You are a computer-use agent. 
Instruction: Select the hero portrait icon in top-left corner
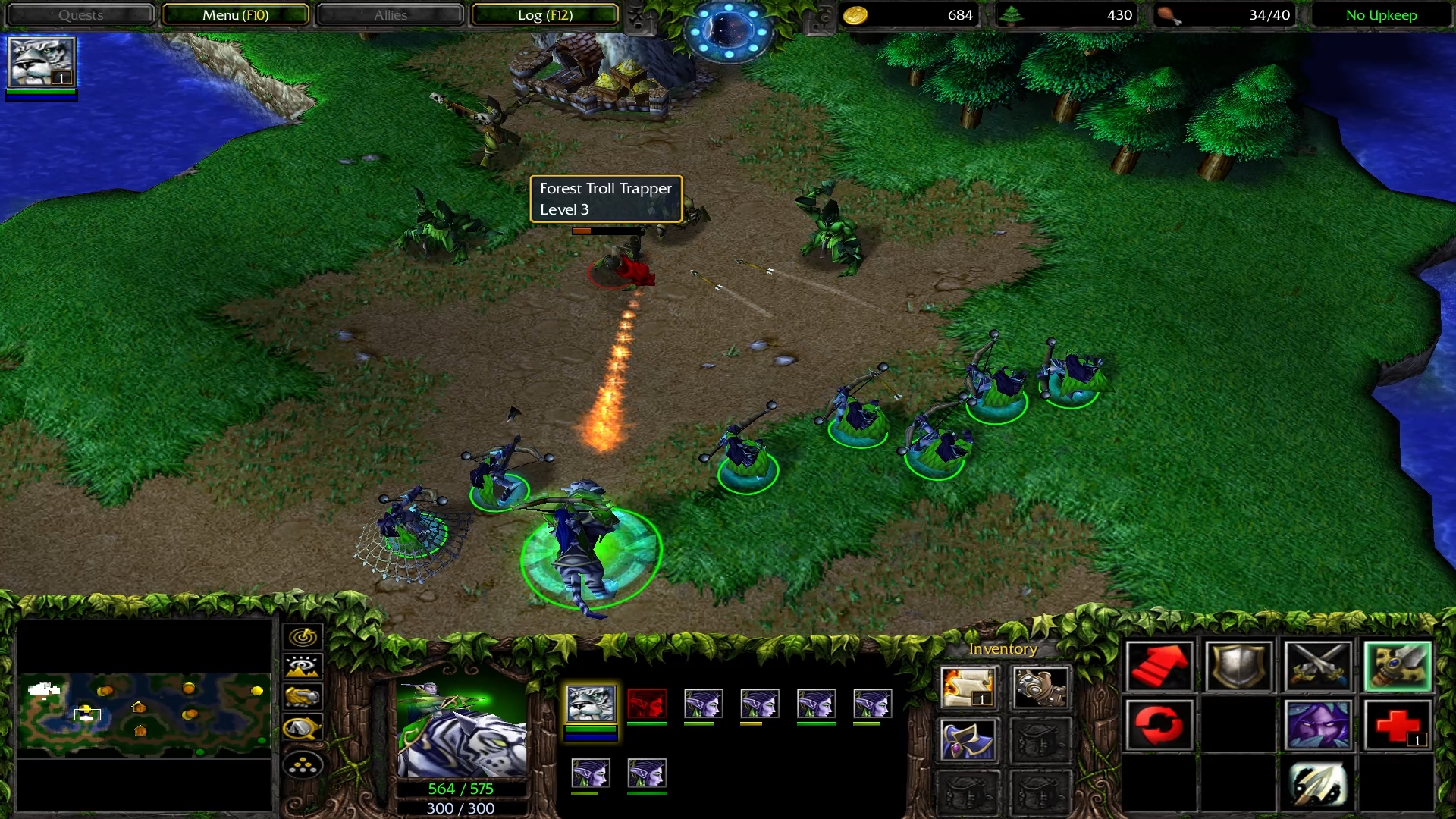[x=41, y=62]
